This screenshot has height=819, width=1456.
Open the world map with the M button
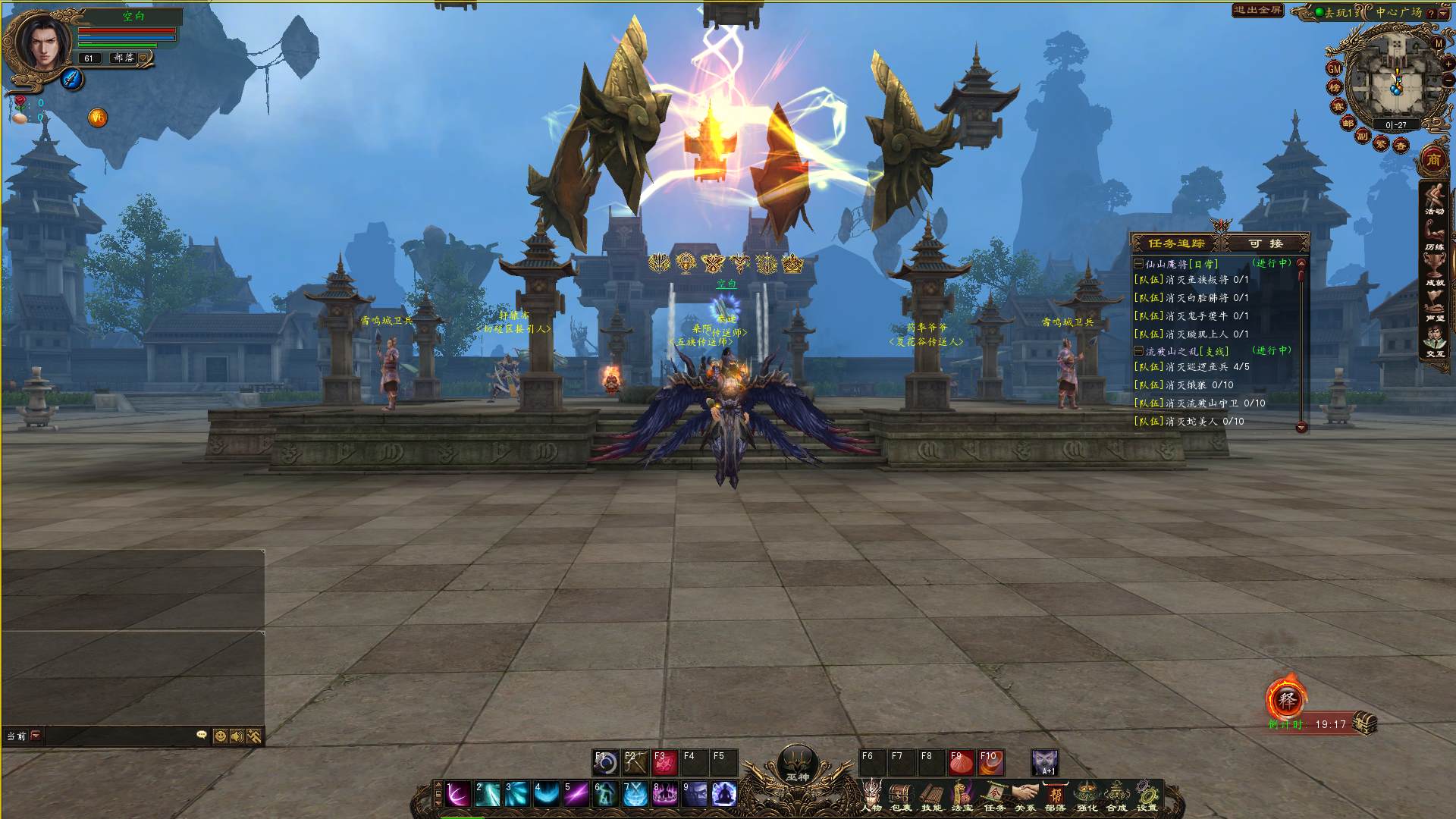click(1439, 44)
